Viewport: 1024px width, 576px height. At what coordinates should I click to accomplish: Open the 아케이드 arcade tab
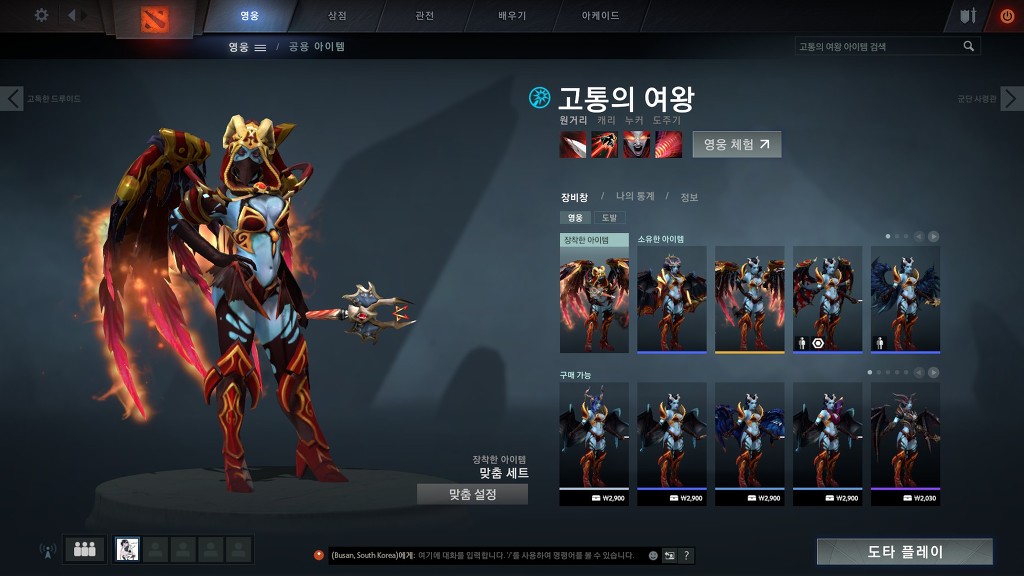click(x=600, y=16)
